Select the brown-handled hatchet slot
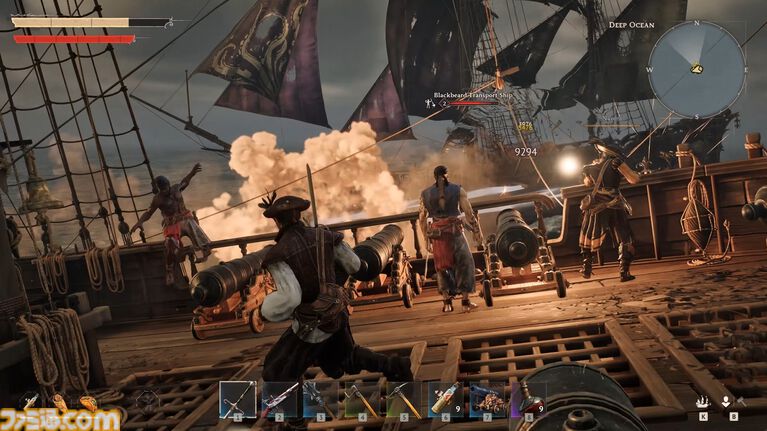 tap(362, 399)
